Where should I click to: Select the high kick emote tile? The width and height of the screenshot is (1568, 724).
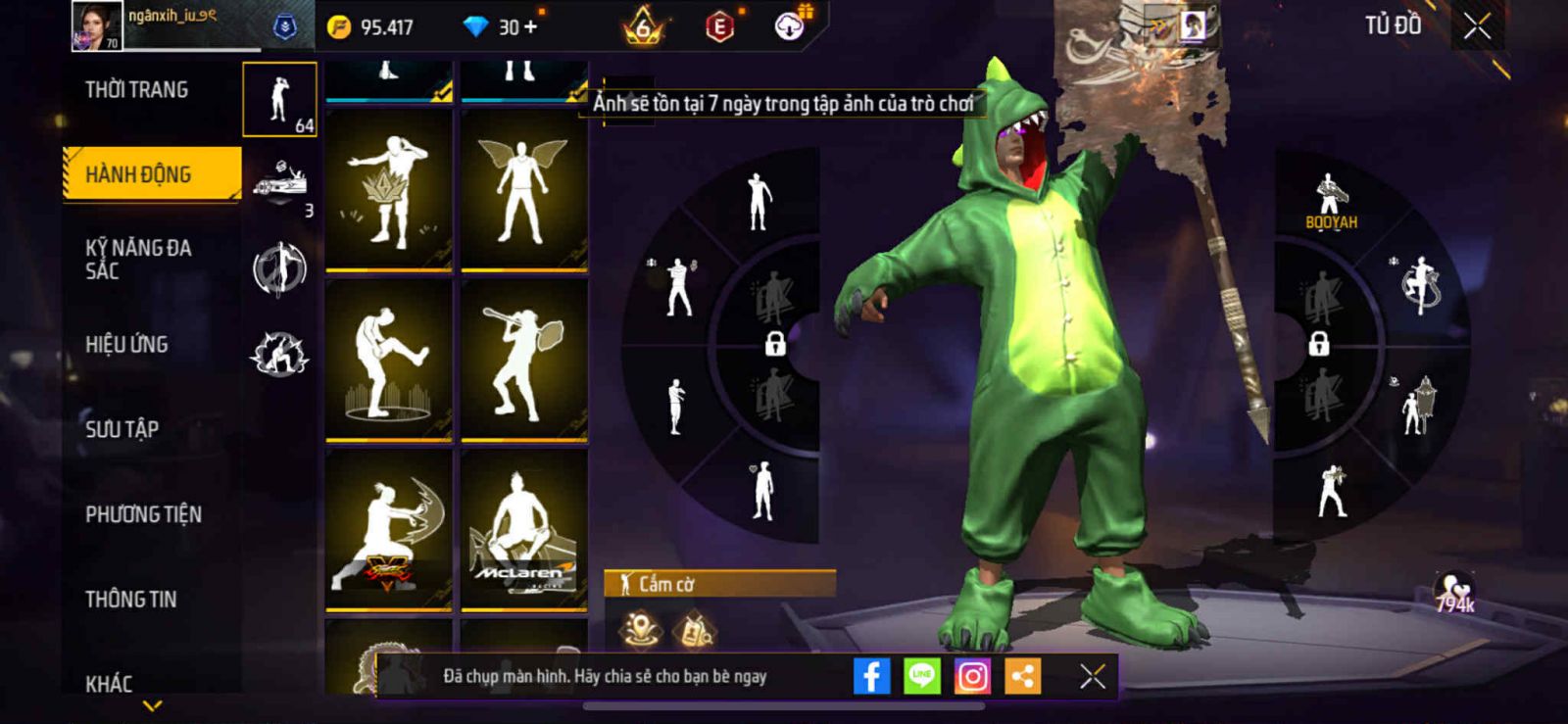pyautogui.click(x=389, y=360)
